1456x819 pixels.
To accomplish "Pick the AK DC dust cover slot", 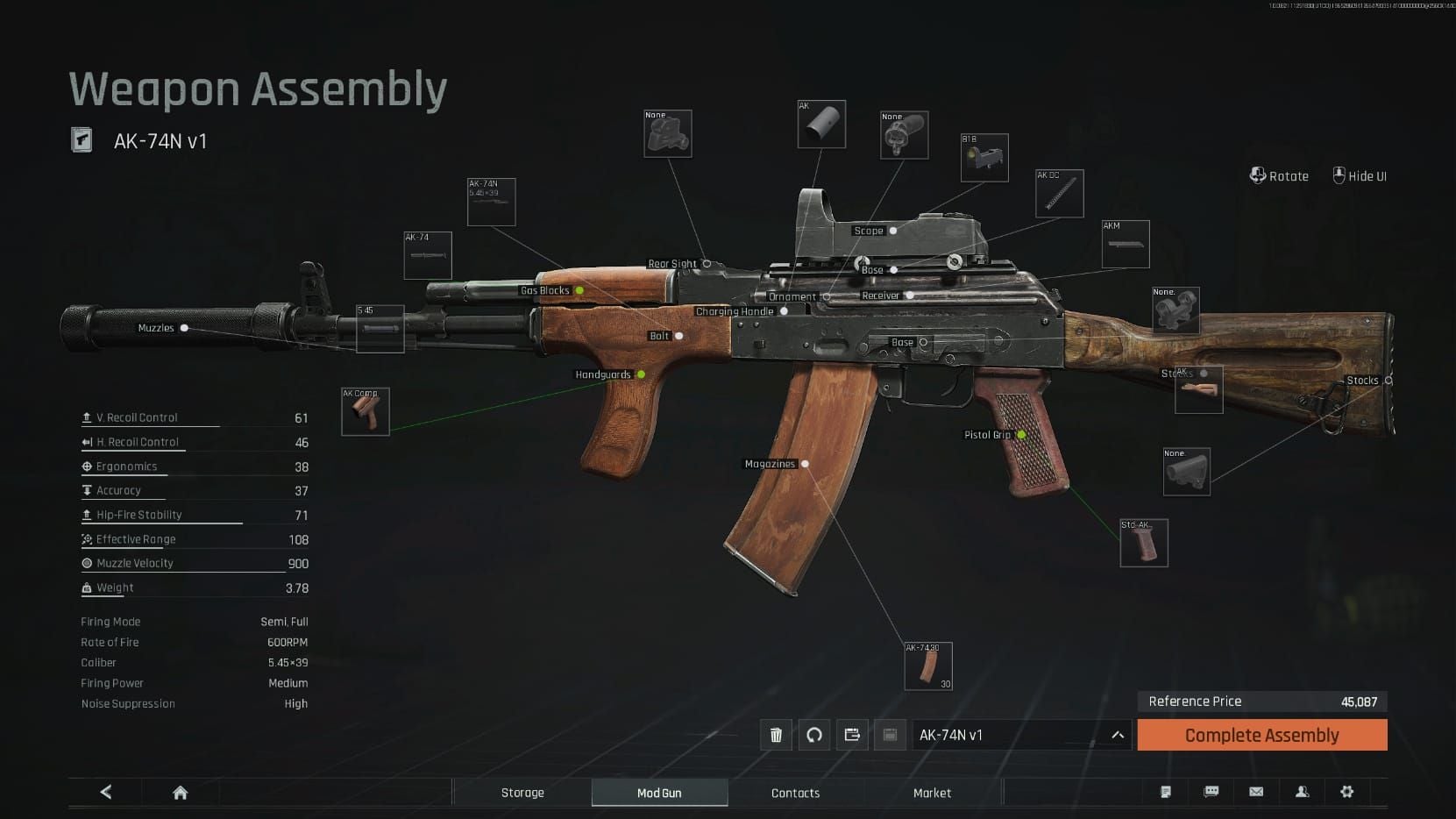I will click(x=1060, y=194).
